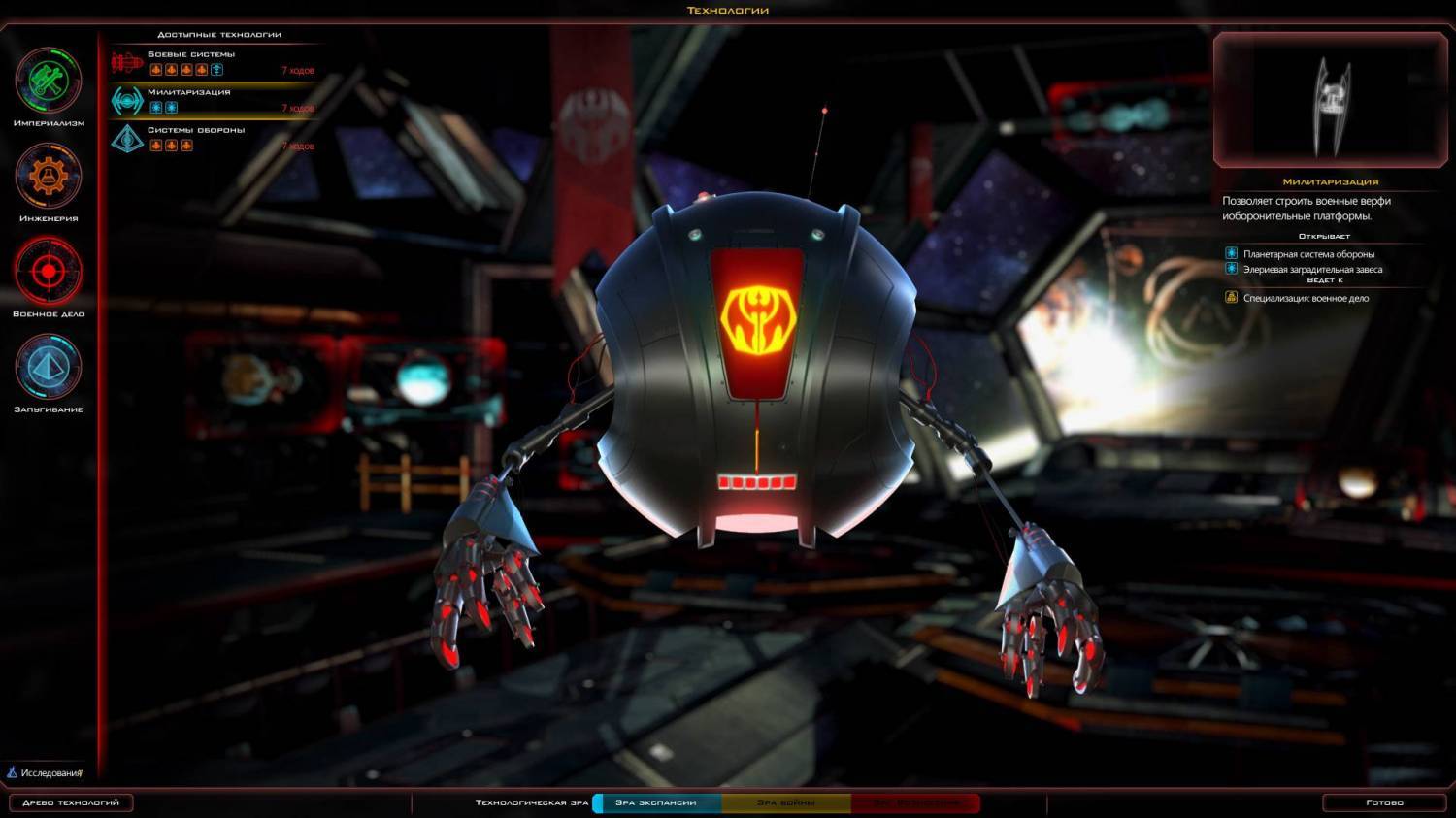Select the Империализм technology category
Screen dimensions: 1456x818
49,82
